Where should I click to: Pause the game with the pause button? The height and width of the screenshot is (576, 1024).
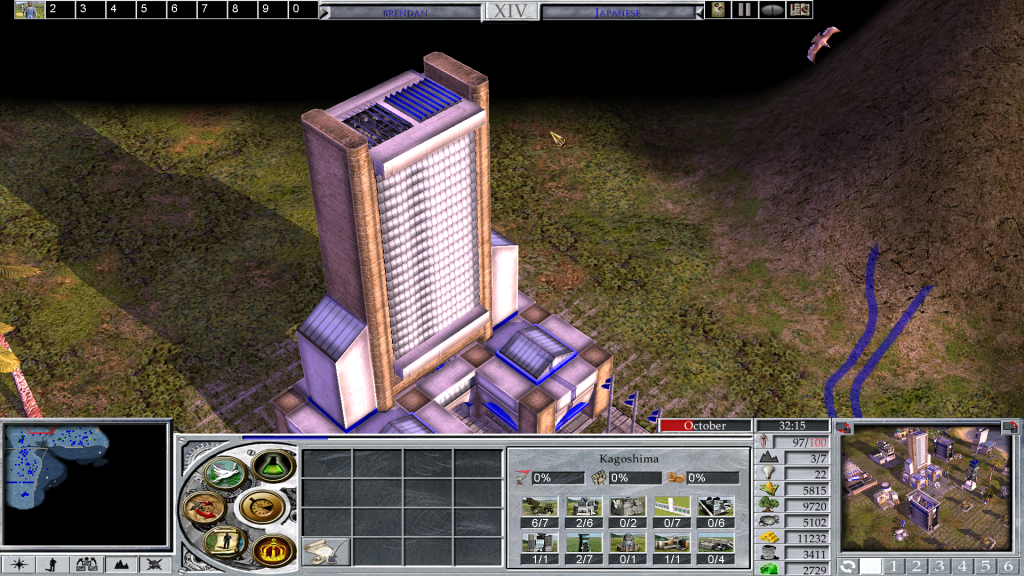tap(744, 9)
